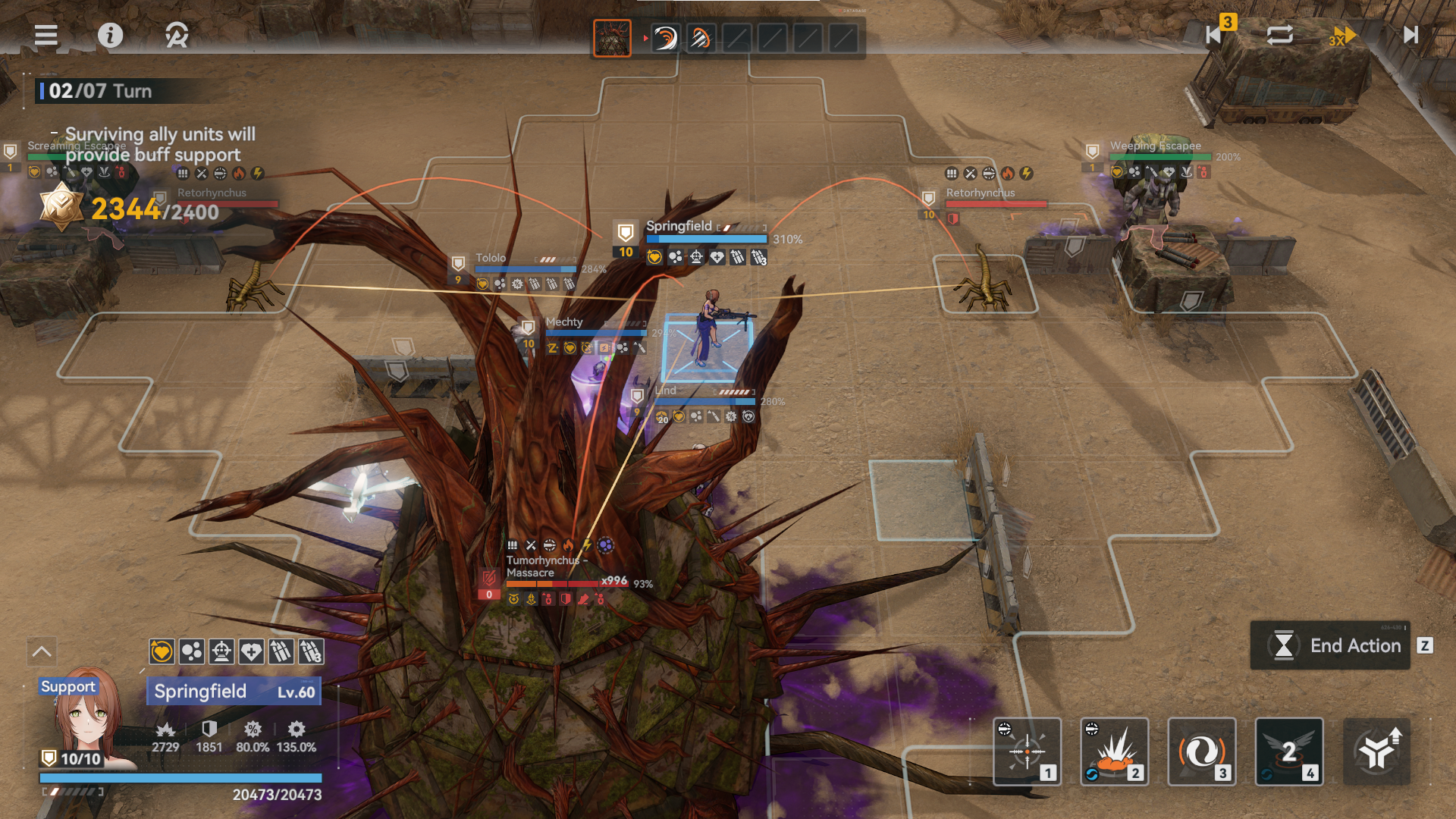Select the winged skill in slot 4
Viewport: 1456px width, 819px height.
click(x=1289, y=752)
